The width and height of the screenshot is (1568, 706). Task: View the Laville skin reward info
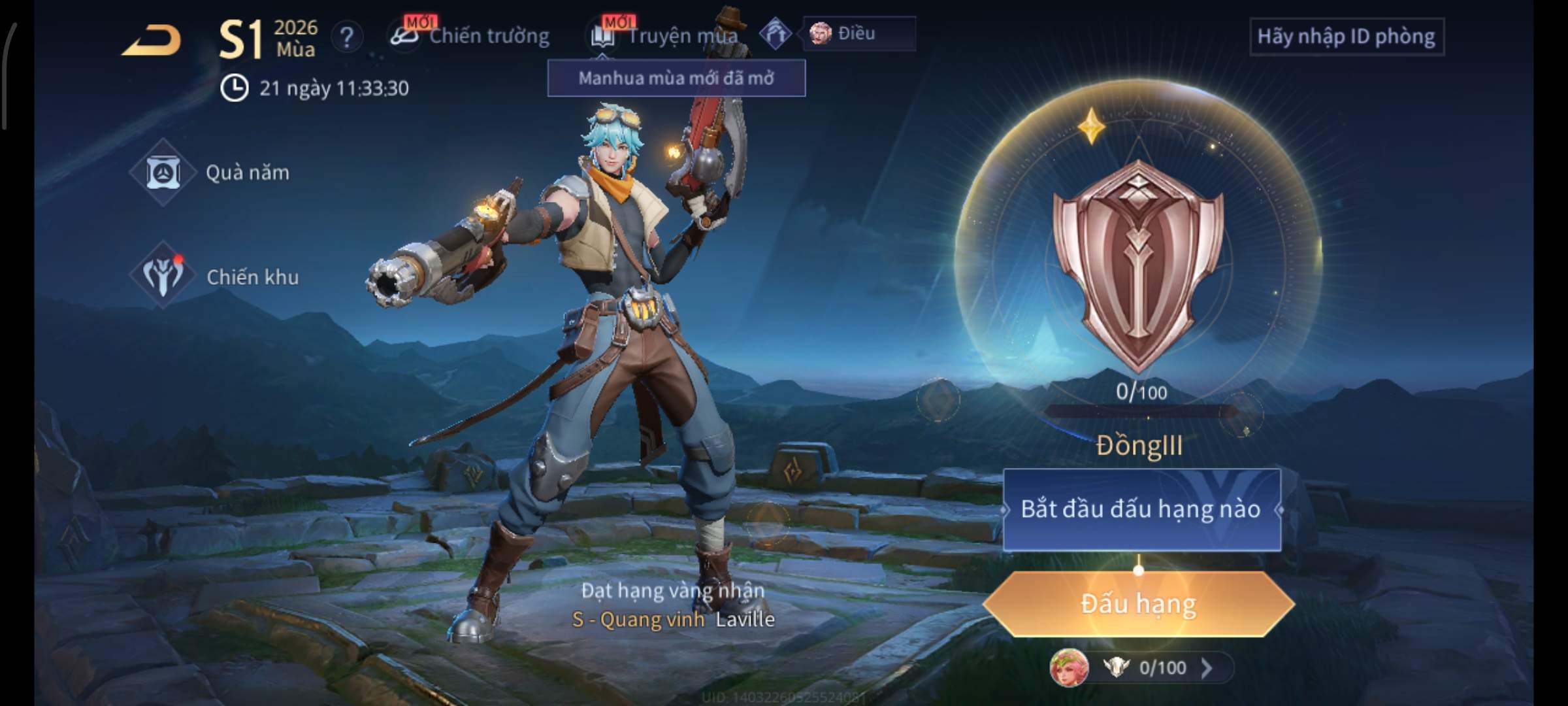[x=673, y=606]
